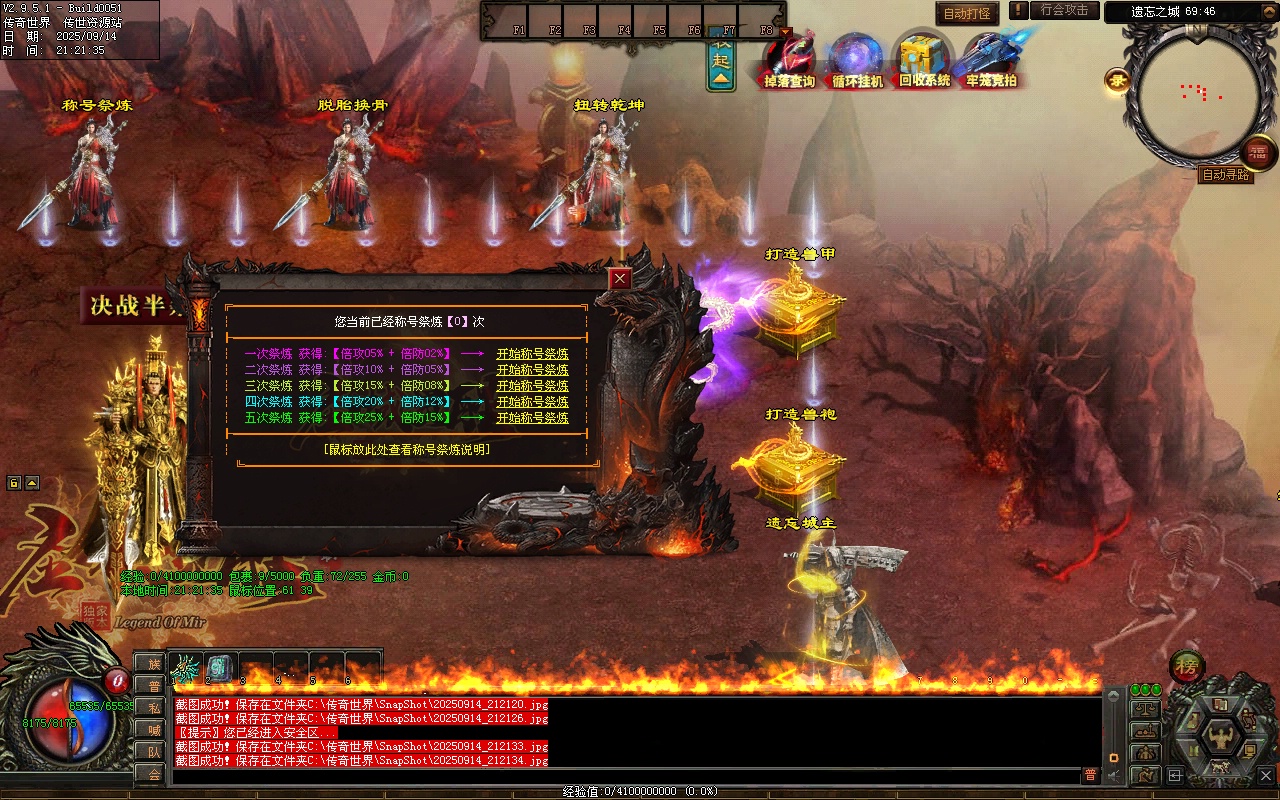Viewport: 1280px width, 800px height.
Task: Click the 鼠标放此处查看称号祭炼说明 text
Action: coord(406,450)
